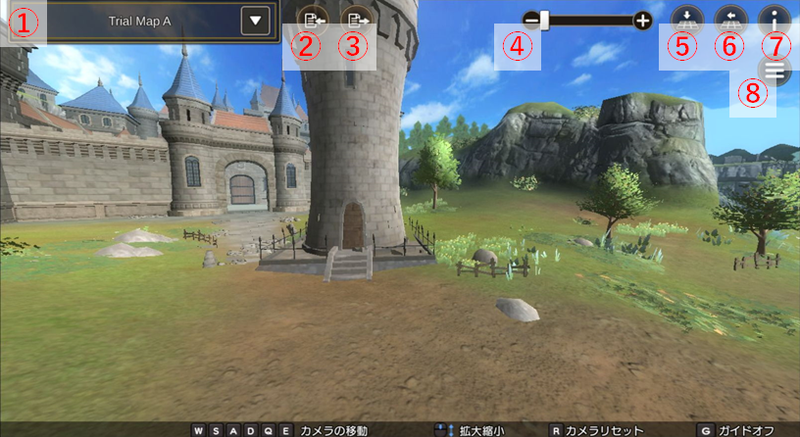Click the zoom slider handle
Screen dimensions: 800x437
click(x=545, y=19)
